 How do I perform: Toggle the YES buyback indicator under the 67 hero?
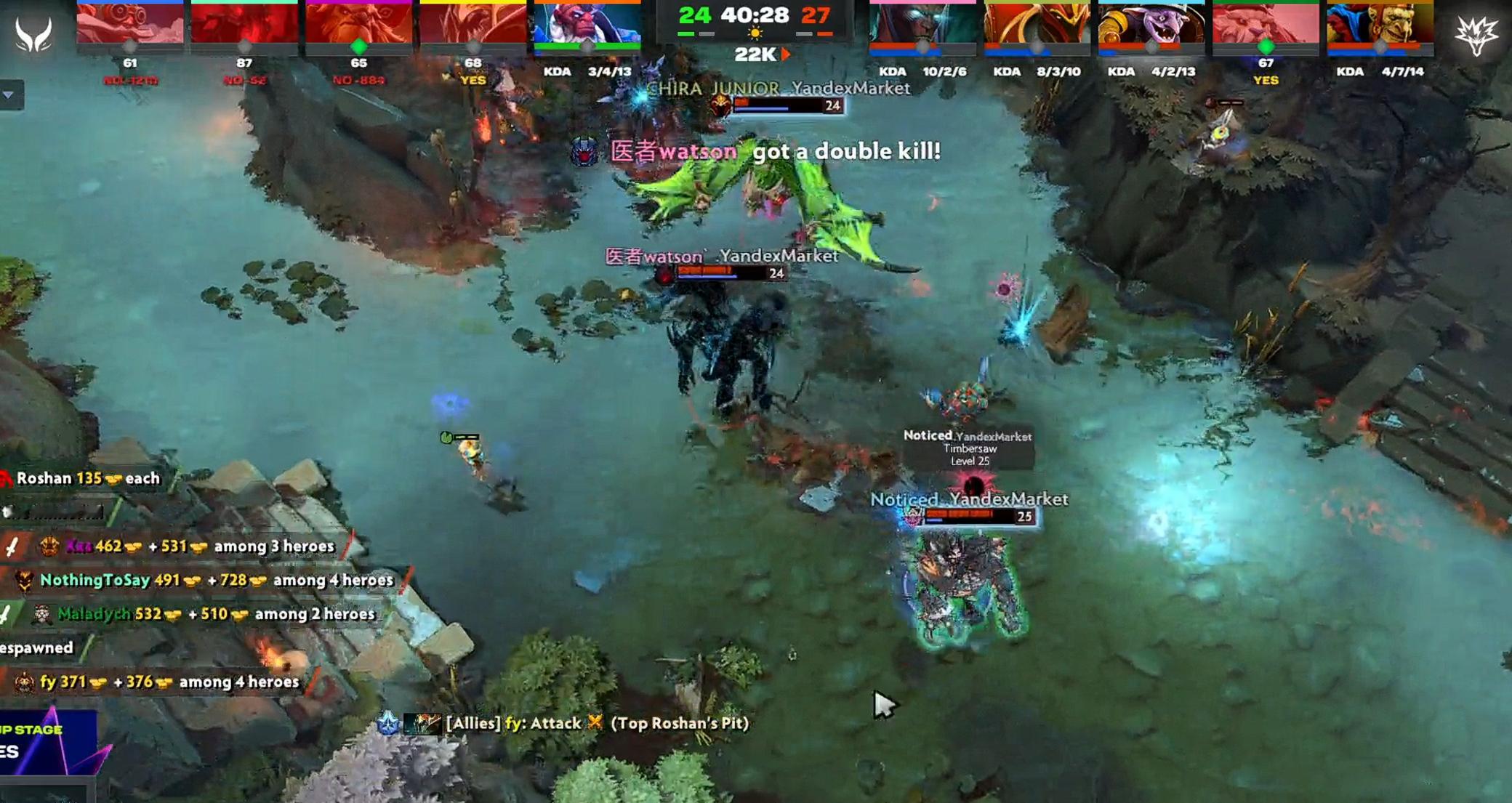point(1265,81)
